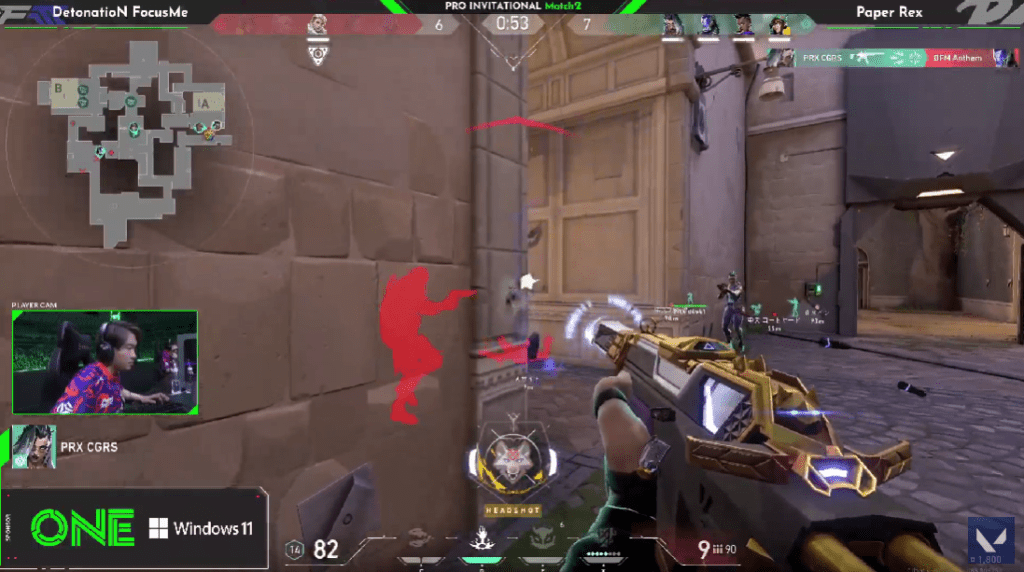
Task: Open the player cam feed
Action: click(x=105, y=362)
